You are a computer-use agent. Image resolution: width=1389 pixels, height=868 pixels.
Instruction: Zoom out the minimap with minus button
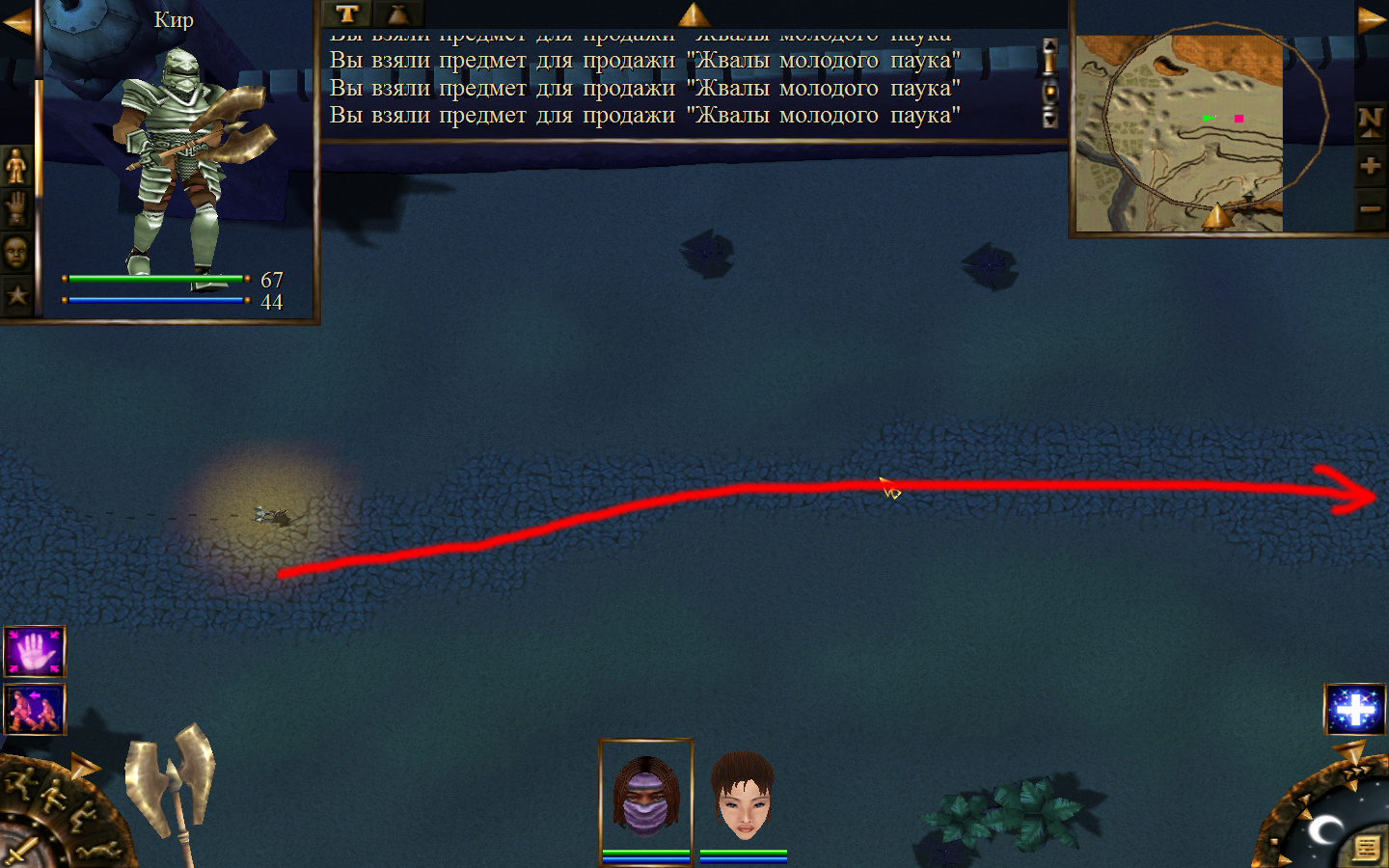pyautogui.click(x=1370, y=208)
